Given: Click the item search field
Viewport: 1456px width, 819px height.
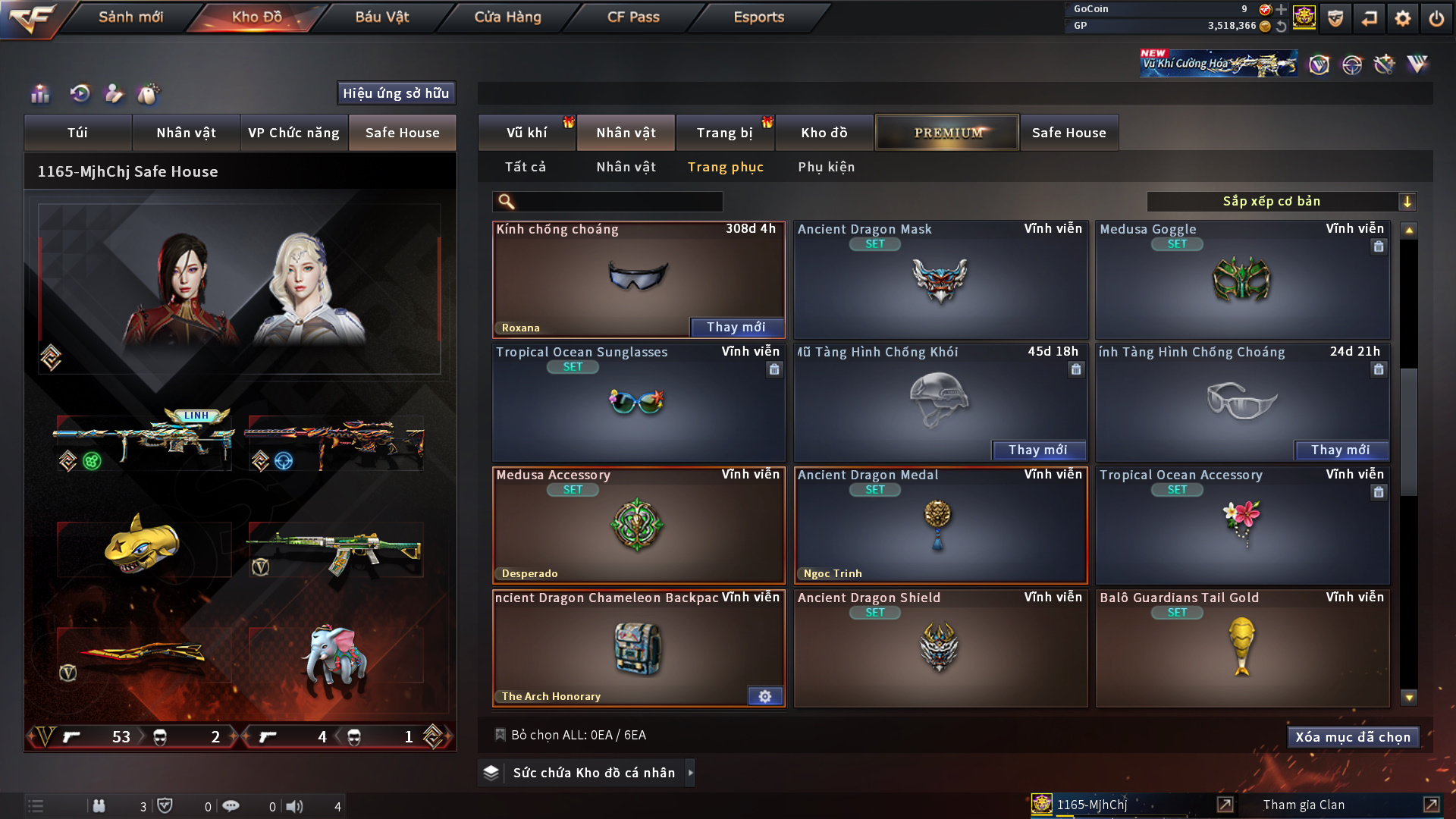Looking at the screenshot, I should (618, 202).
